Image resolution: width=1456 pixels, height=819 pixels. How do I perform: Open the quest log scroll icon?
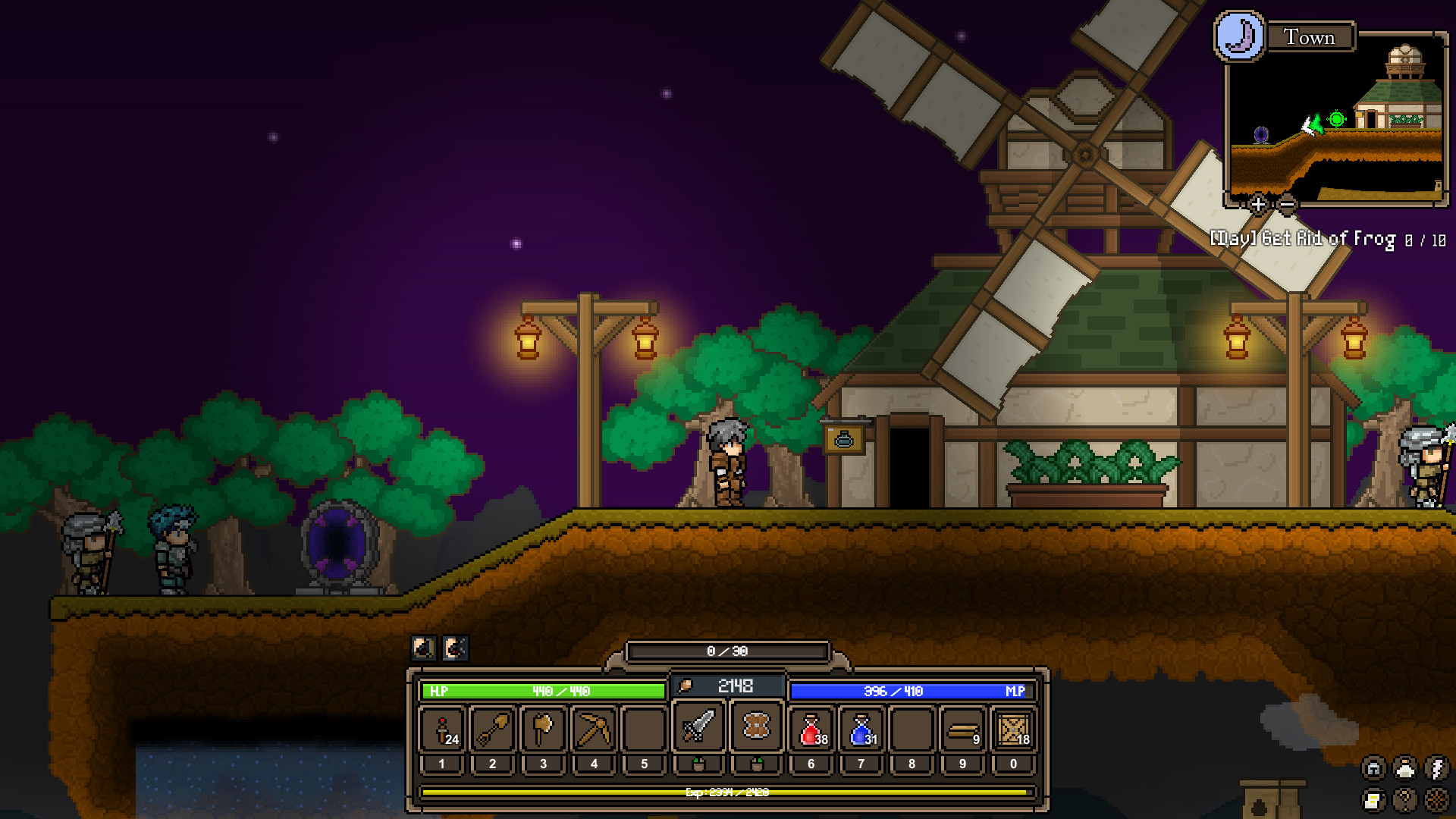pos(1374,800)
